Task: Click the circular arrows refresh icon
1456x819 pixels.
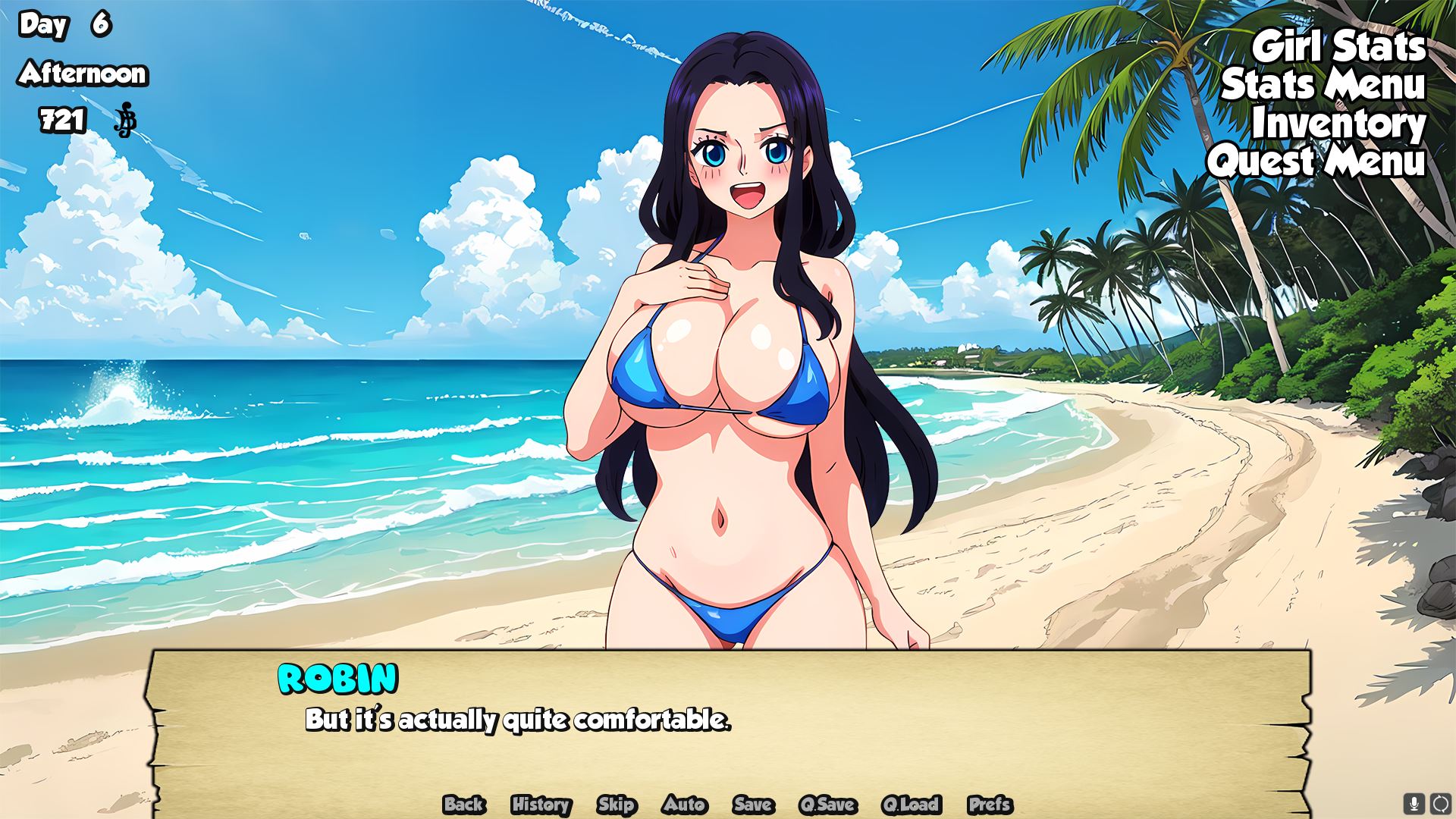Action: point(1440,803)
